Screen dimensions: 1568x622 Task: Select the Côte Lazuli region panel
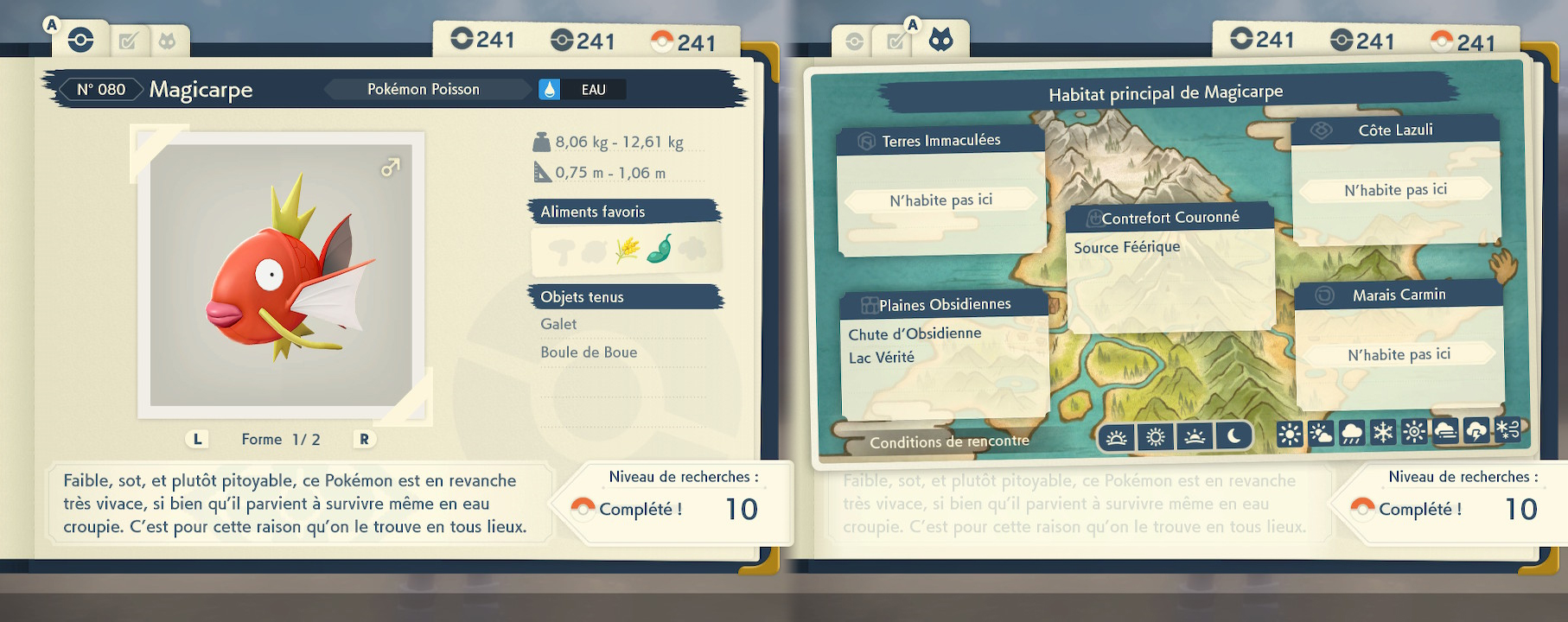click(x=1395, y=180)
